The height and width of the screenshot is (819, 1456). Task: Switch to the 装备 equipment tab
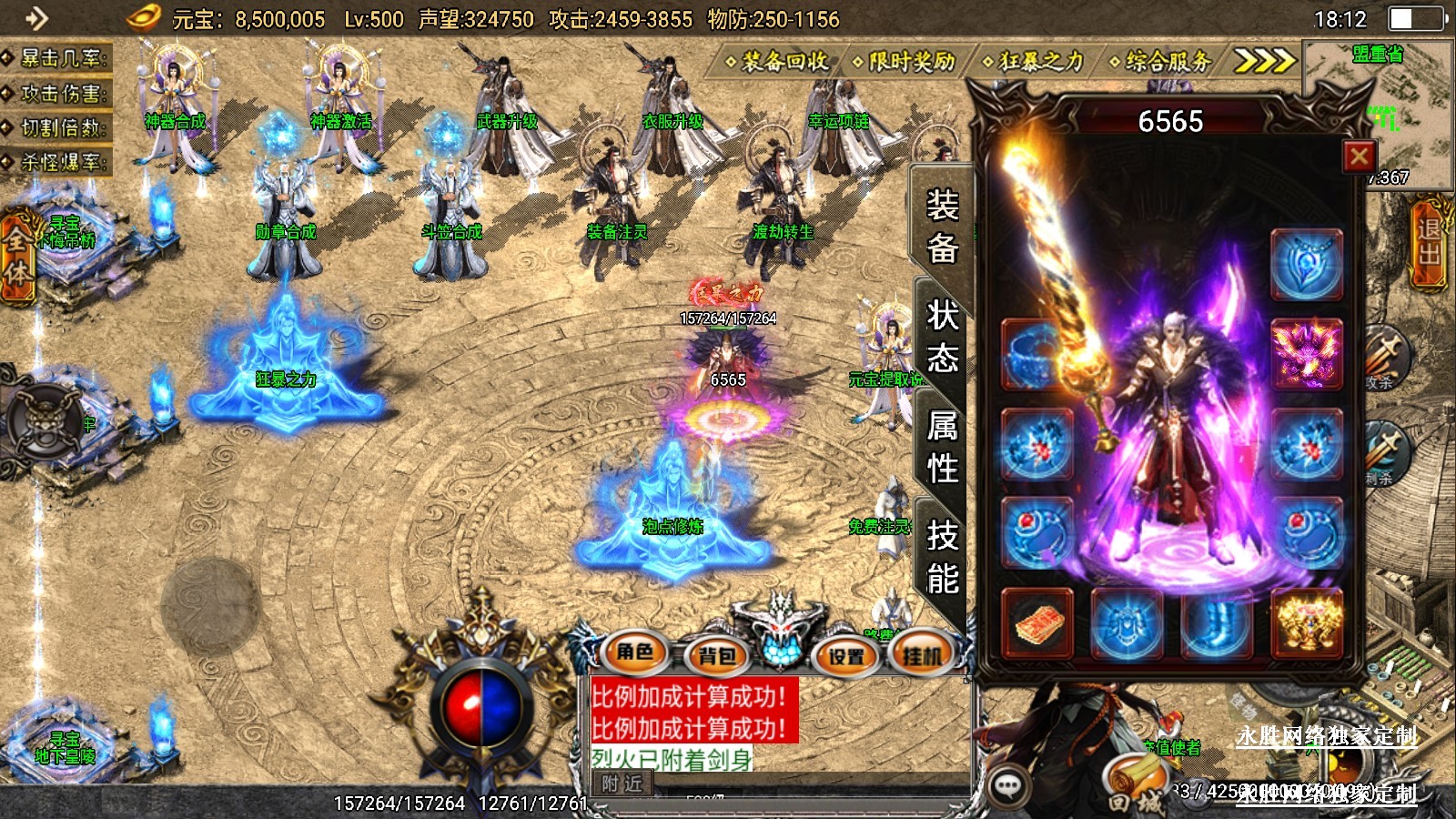[942, 227]
